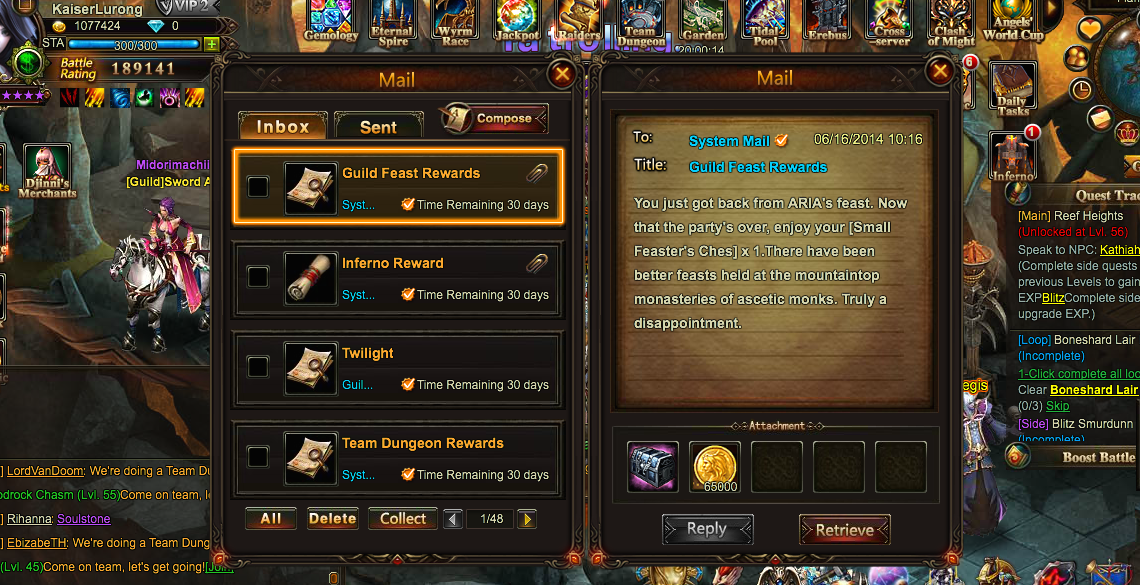This screenshot has height=585, width=1140.
Task: Delete selected mail
Action: 332,519
